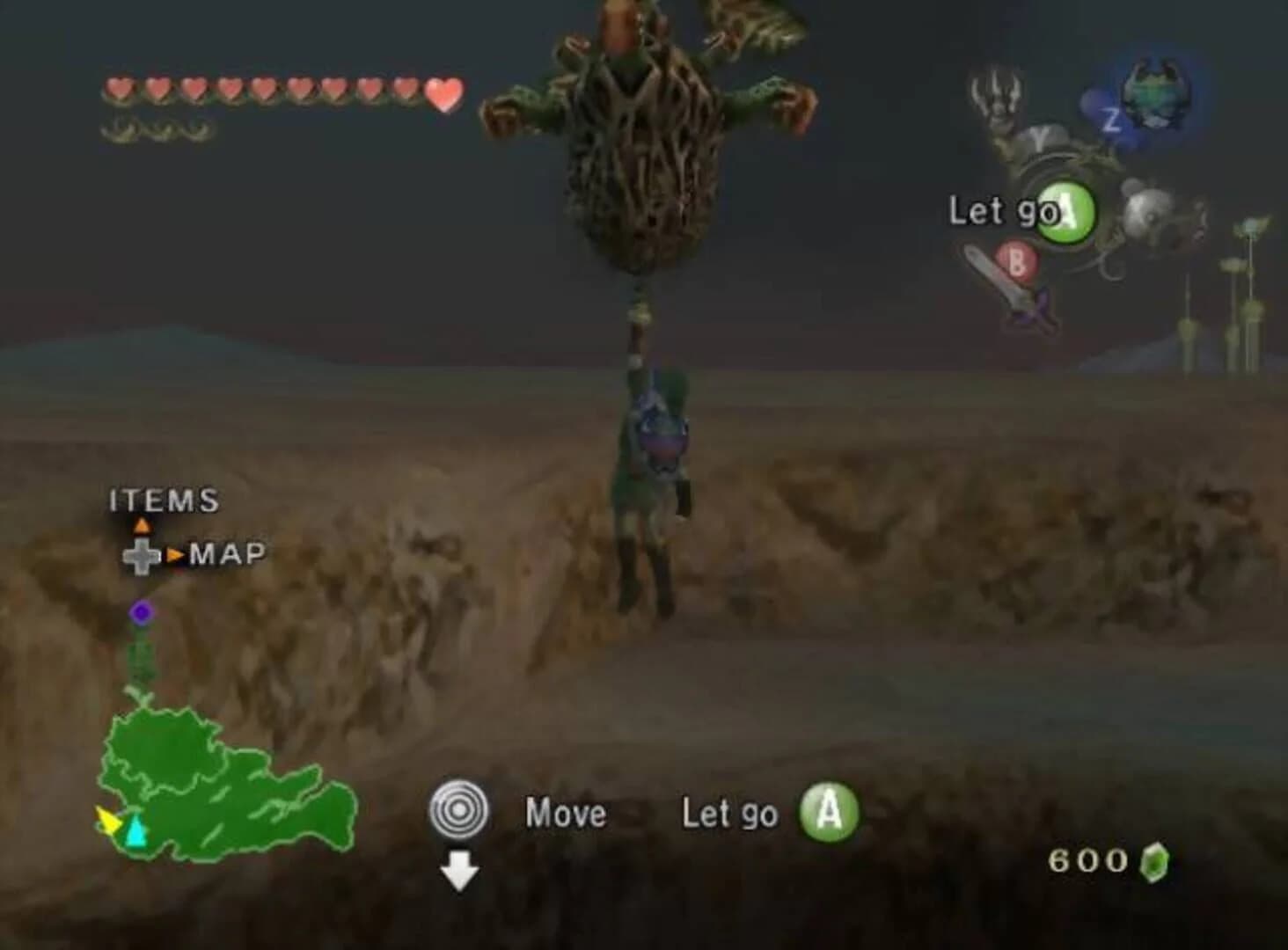Select the MAP menu label
The width and height of the screenshot is (1288, 950).
[x=227, y=554]
